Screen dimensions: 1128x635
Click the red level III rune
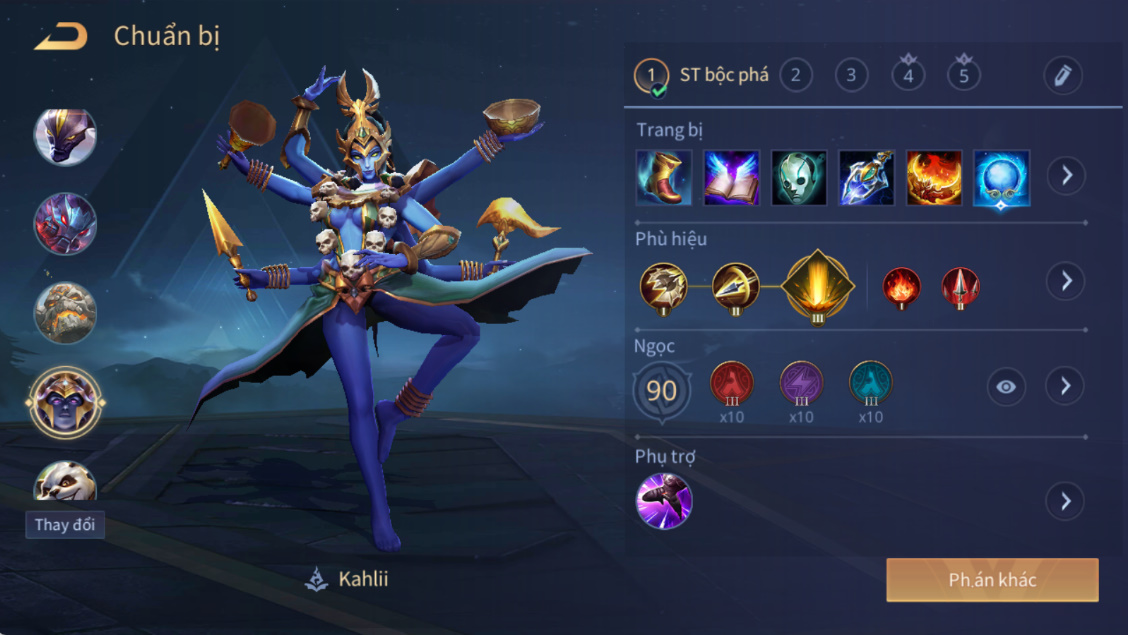point(731,384)
